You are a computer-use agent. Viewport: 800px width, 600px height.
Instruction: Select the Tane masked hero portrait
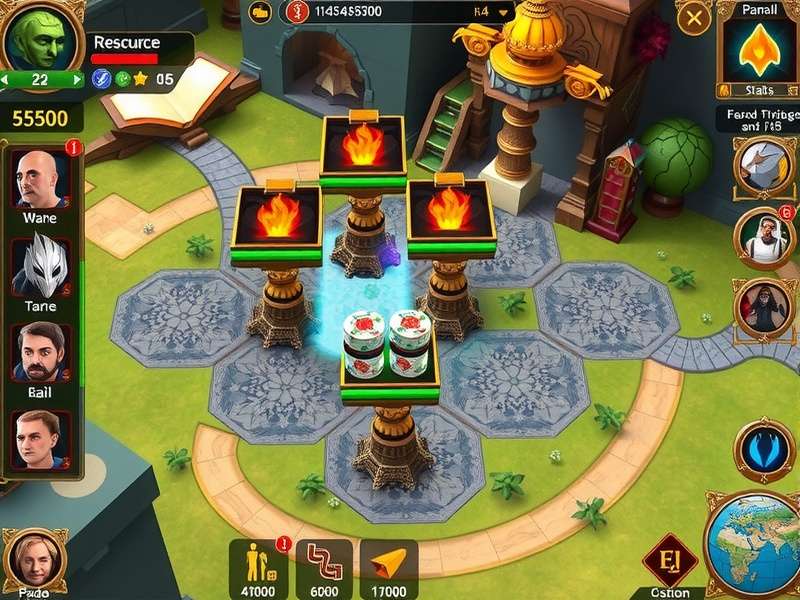pos(40,267)
